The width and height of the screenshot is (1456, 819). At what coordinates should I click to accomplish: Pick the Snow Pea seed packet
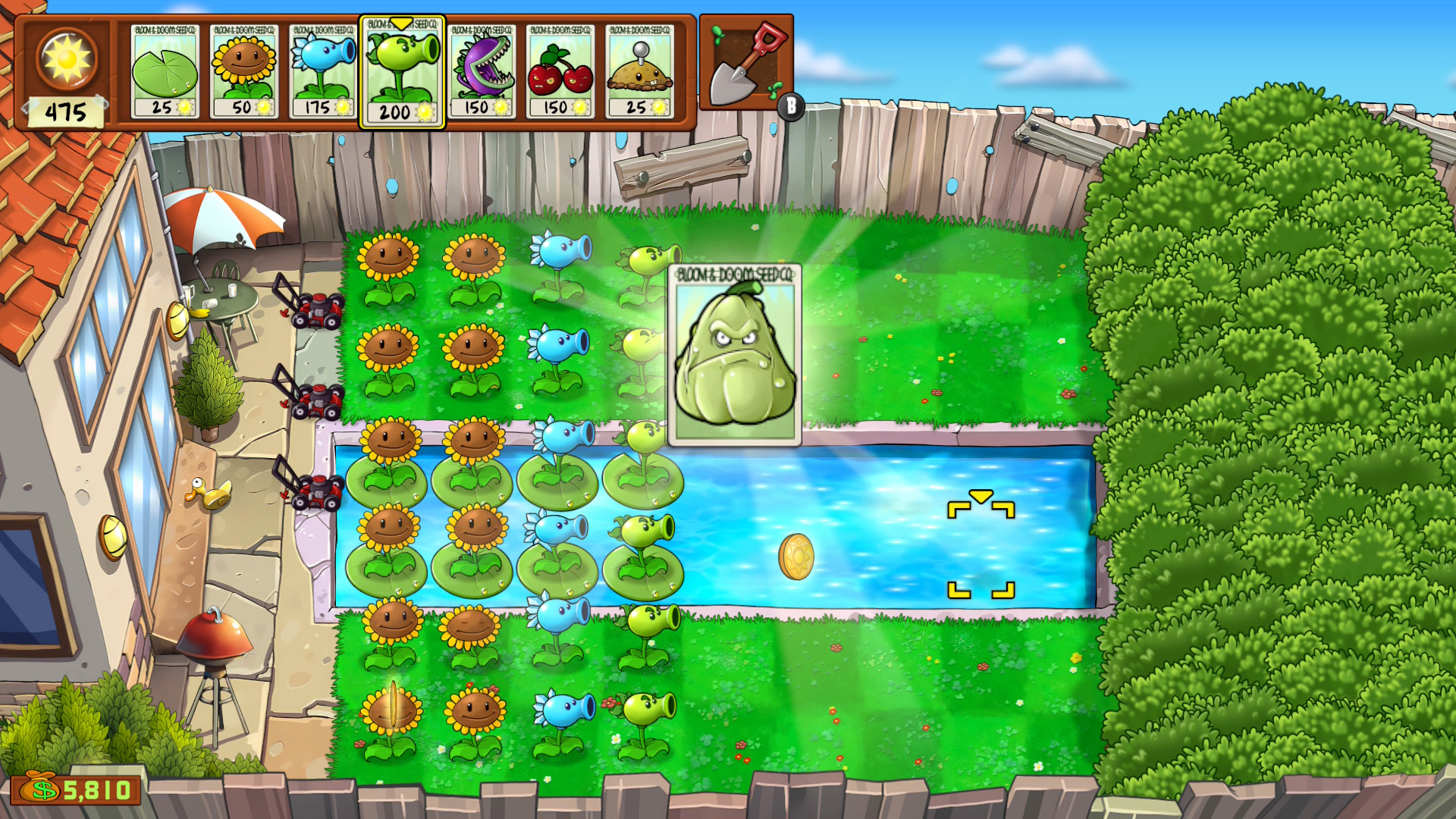click(322, 72)
